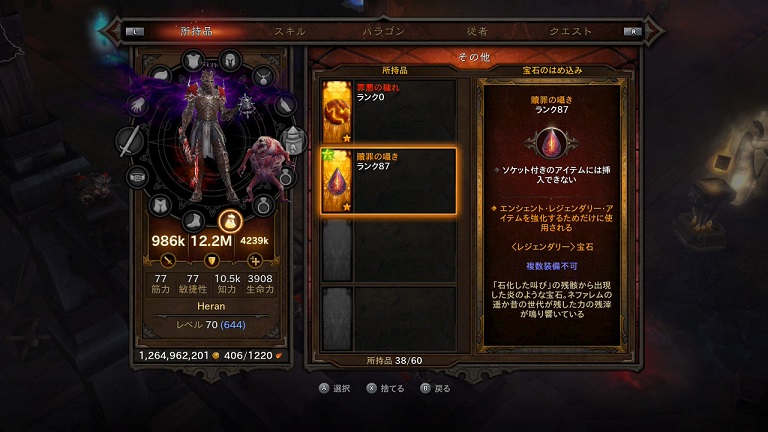Image resolution: width=768 pixels, height=432 pixels.
Task: Click the highlighted bag inventory icon
Action: [228, 221]
